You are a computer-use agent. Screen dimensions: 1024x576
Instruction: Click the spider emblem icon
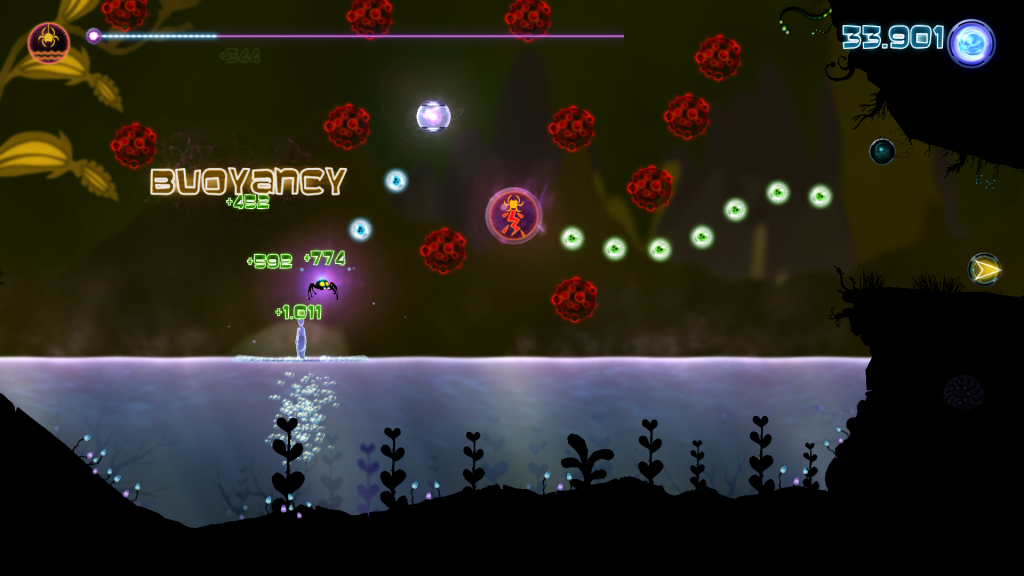pyautogui.click(x=47, y=43)
